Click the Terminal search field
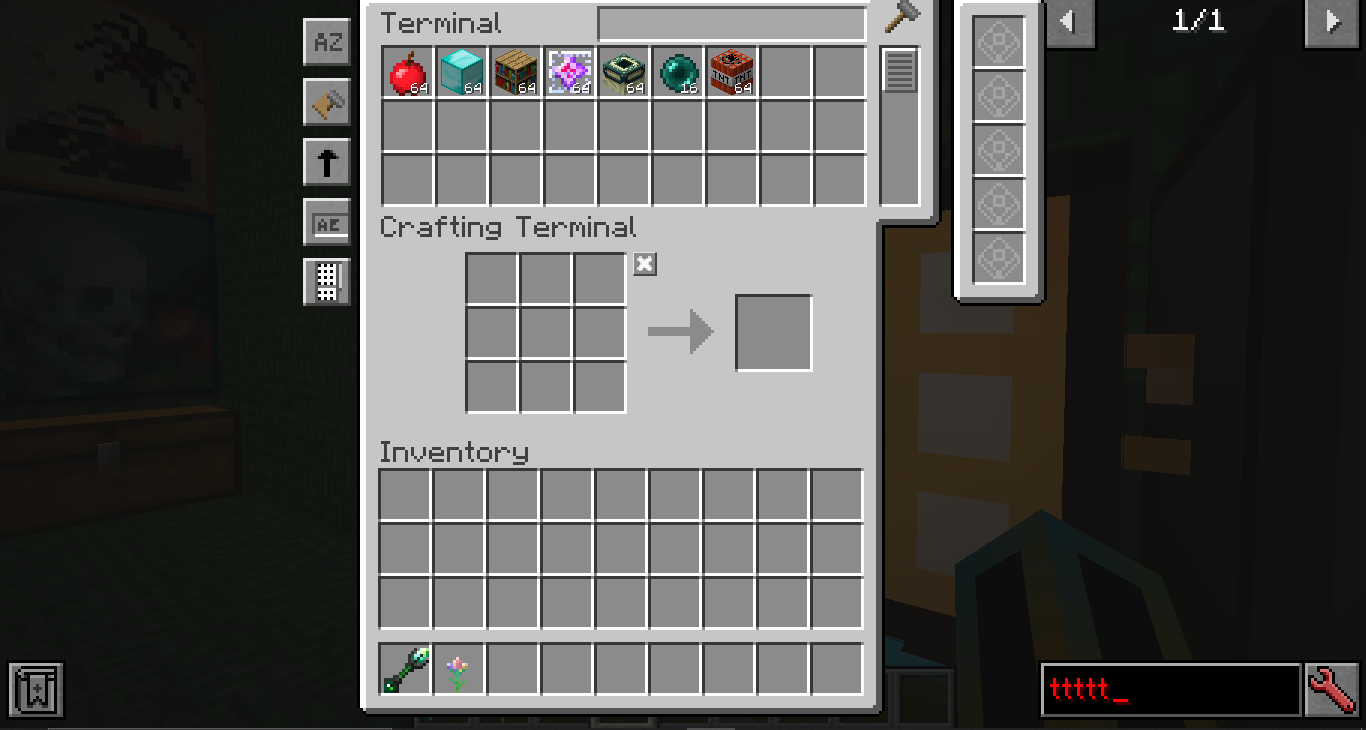This screenshot has height=730, width=1366. click(731, 22)
